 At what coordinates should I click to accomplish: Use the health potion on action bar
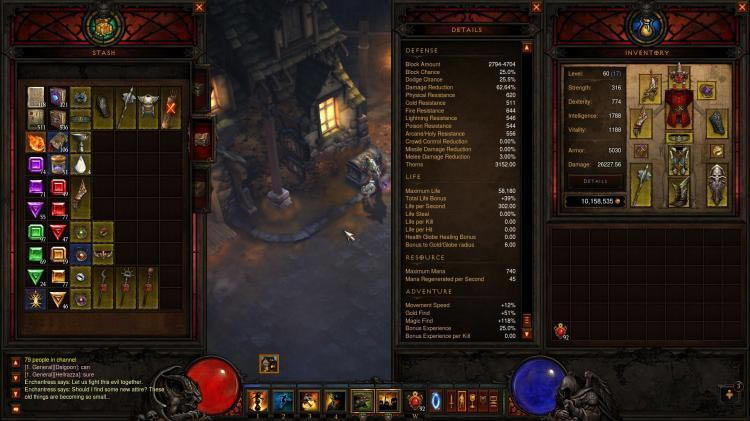click(x=416, y=402)
